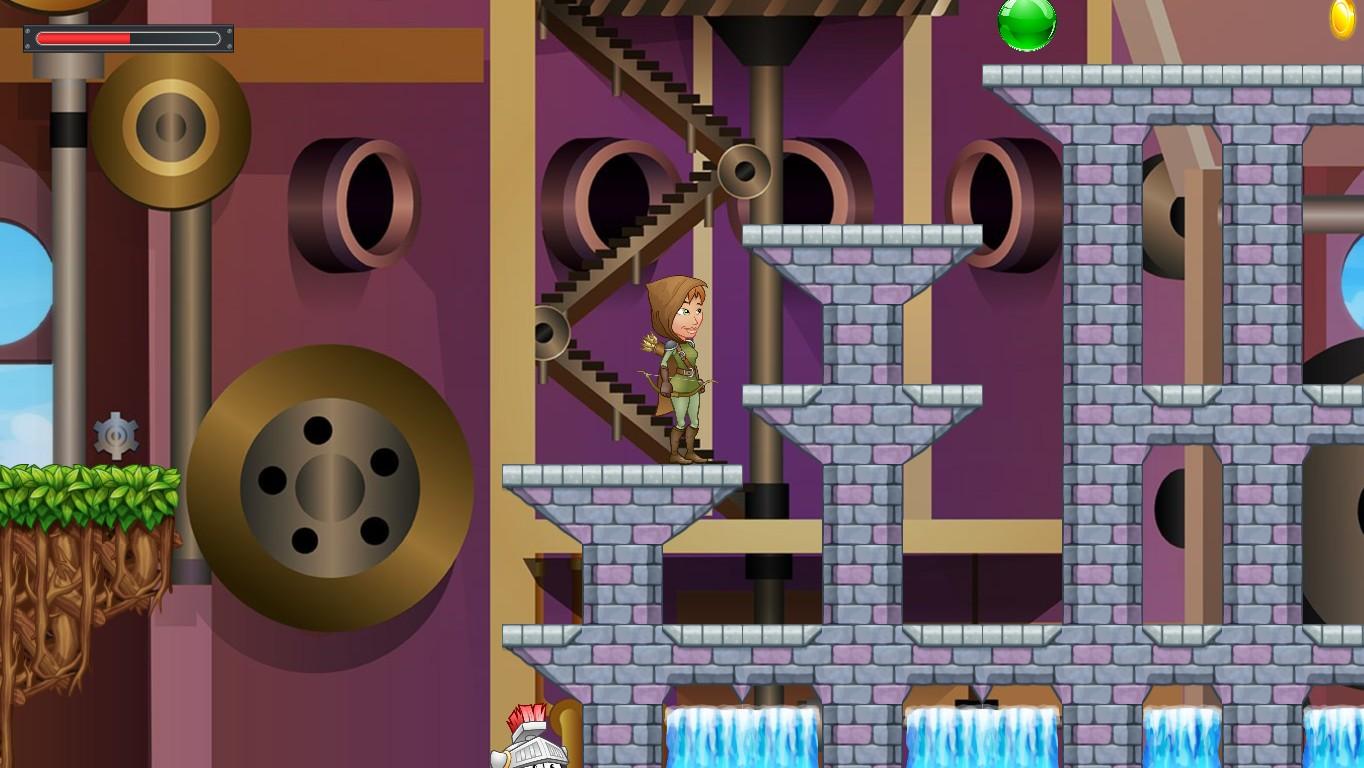The image size is (1364, 768).
Task: Click the golden pulley wheel top-left
Action: click(170, 130)
